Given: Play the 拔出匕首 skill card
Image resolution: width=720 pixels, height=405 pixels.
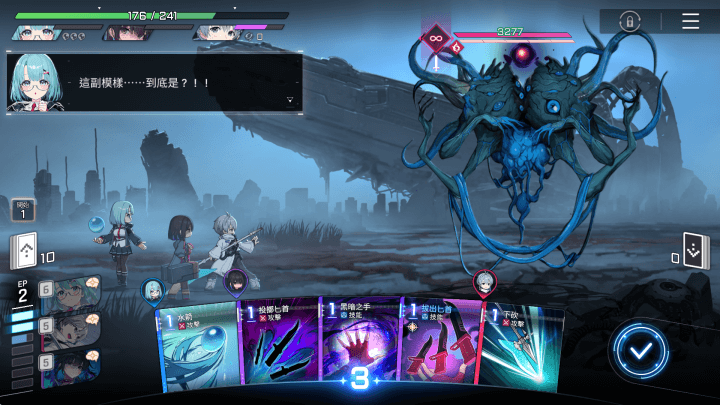Looking at the screenshot, I should click(x=440, y=345).
